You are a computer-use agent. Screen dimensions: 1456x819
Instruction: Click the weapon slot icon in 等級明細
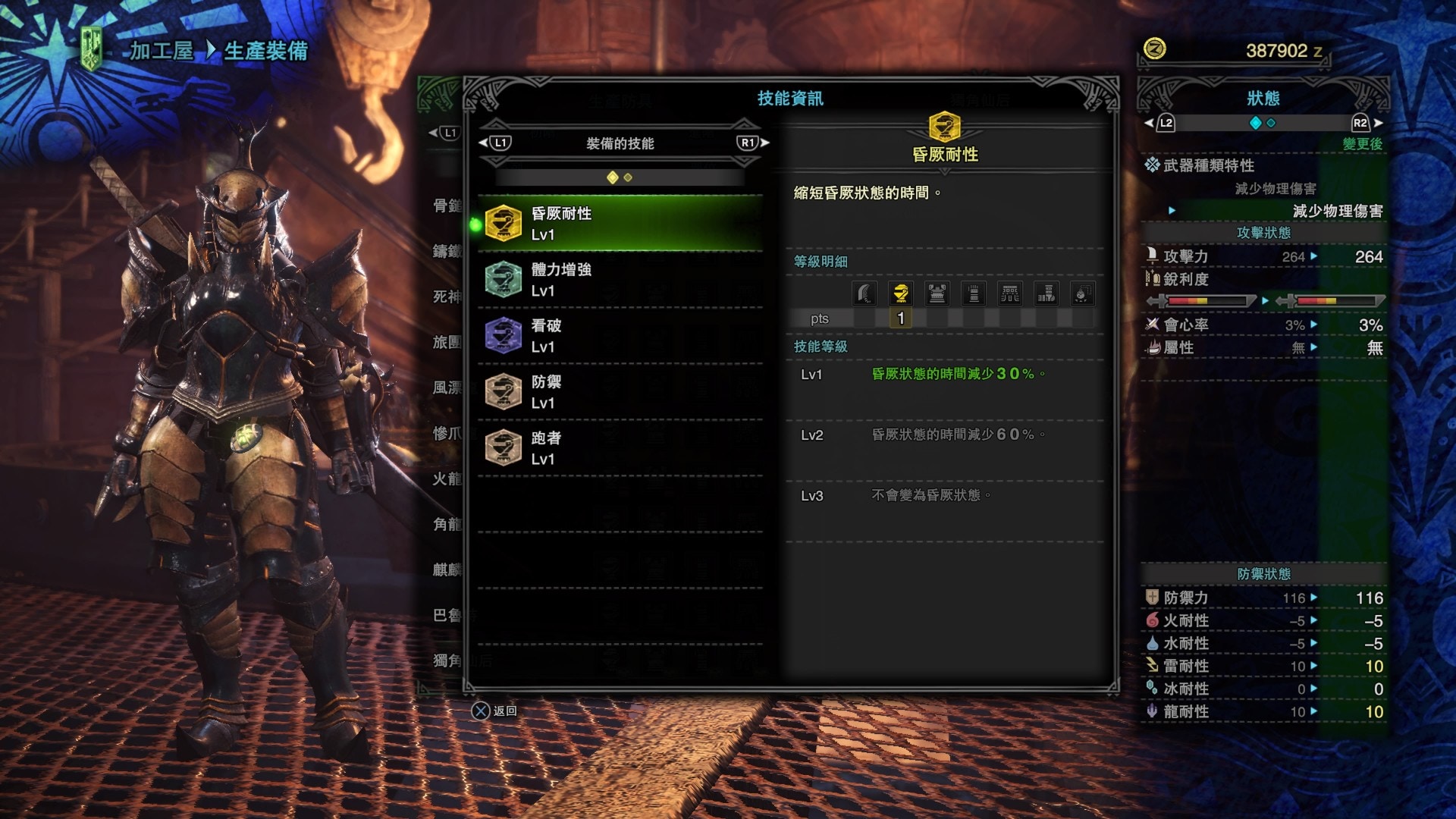[x=864, y=293]
